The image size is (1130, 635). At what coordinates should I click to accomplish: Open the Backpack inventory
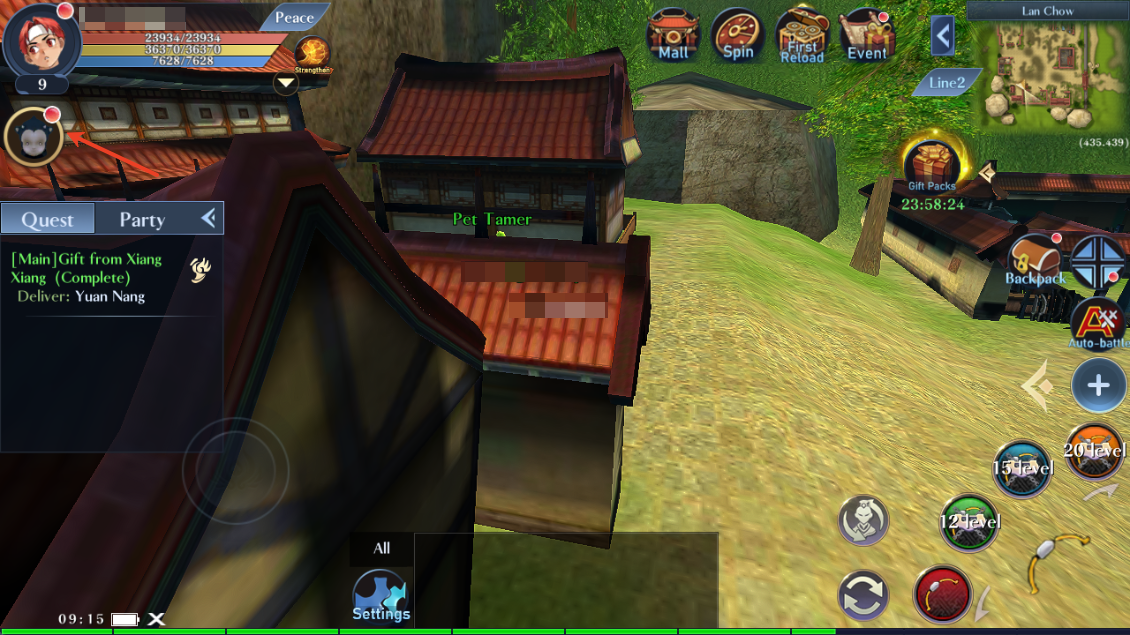[1035, 262]
